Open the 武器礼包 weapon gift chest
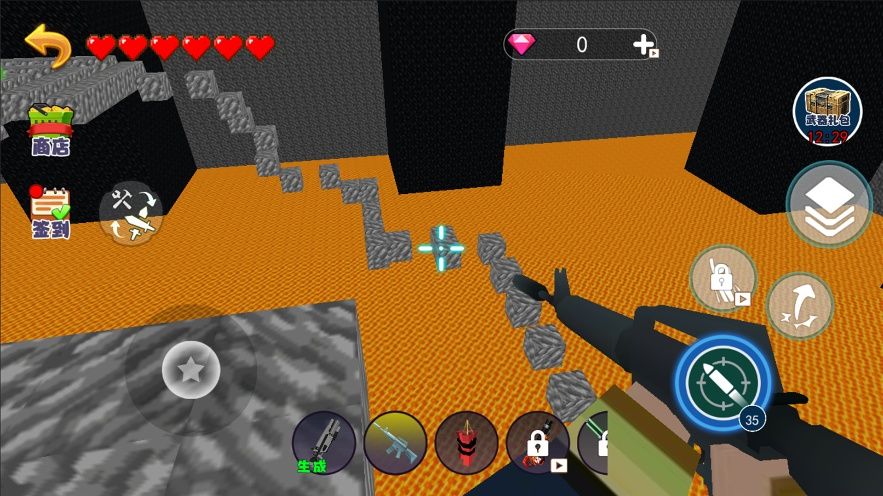Screen dimensions: 883x496 click(x=827, y=111)
